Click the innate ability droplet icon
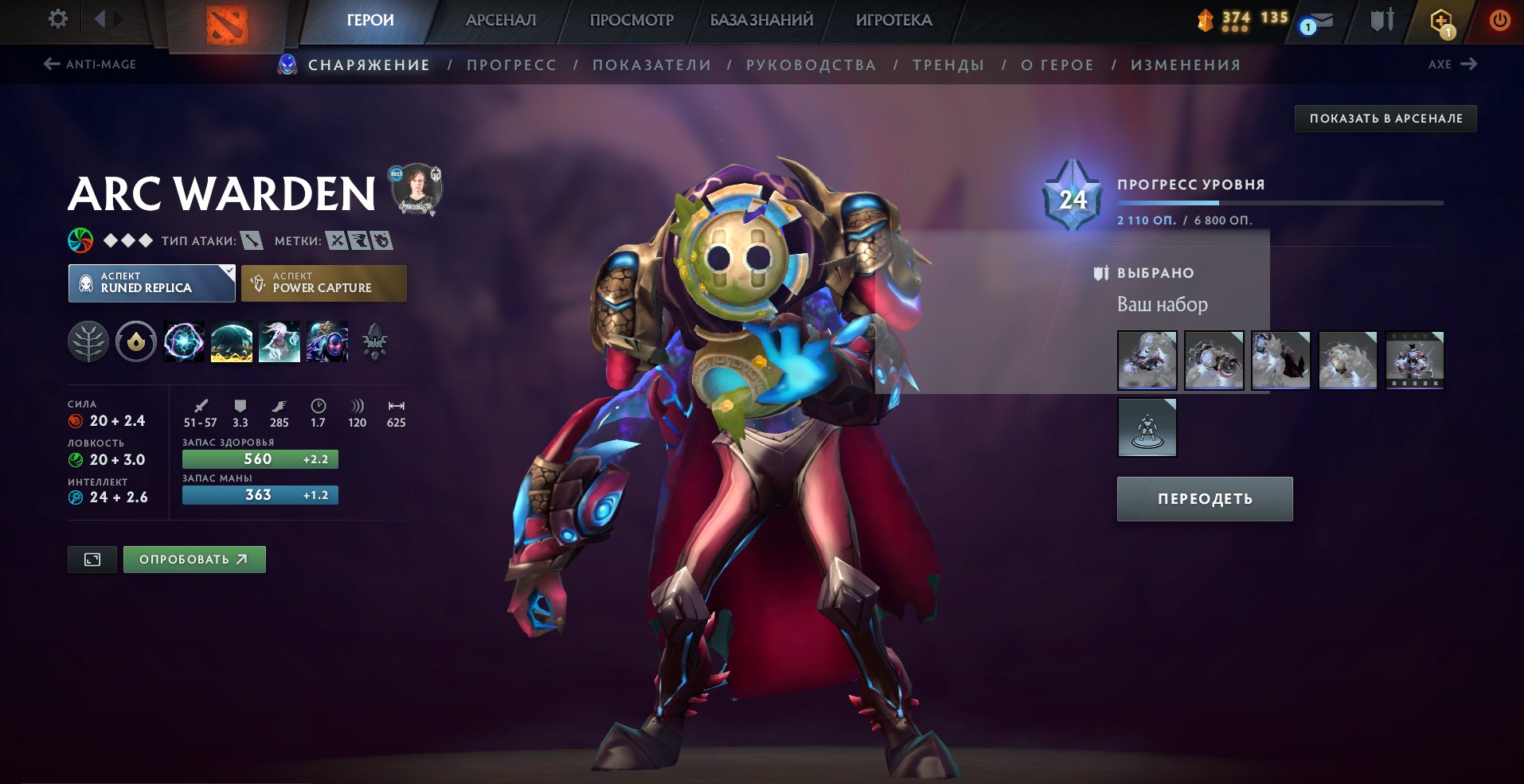This screenshot has width=1524, height=784. 136,342
